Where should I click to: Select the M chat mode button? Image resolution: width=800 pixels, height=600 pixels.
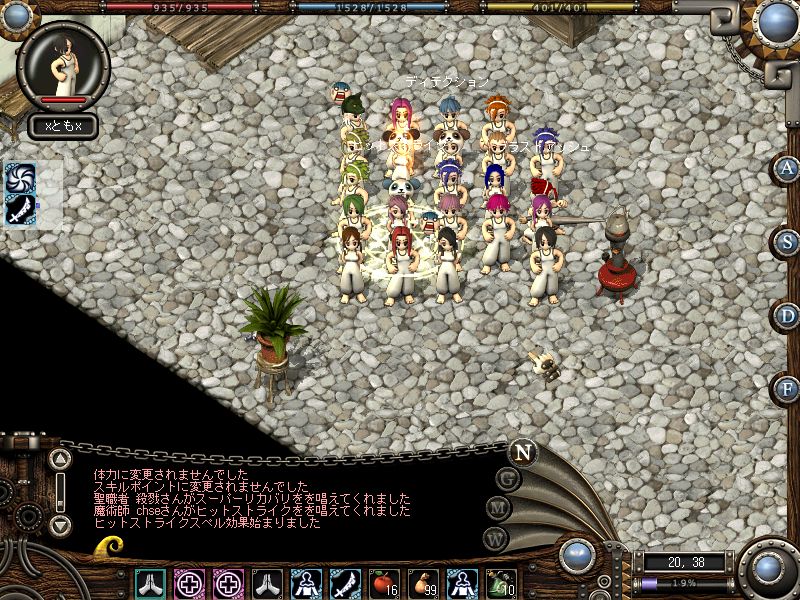(x=499, y=508)
